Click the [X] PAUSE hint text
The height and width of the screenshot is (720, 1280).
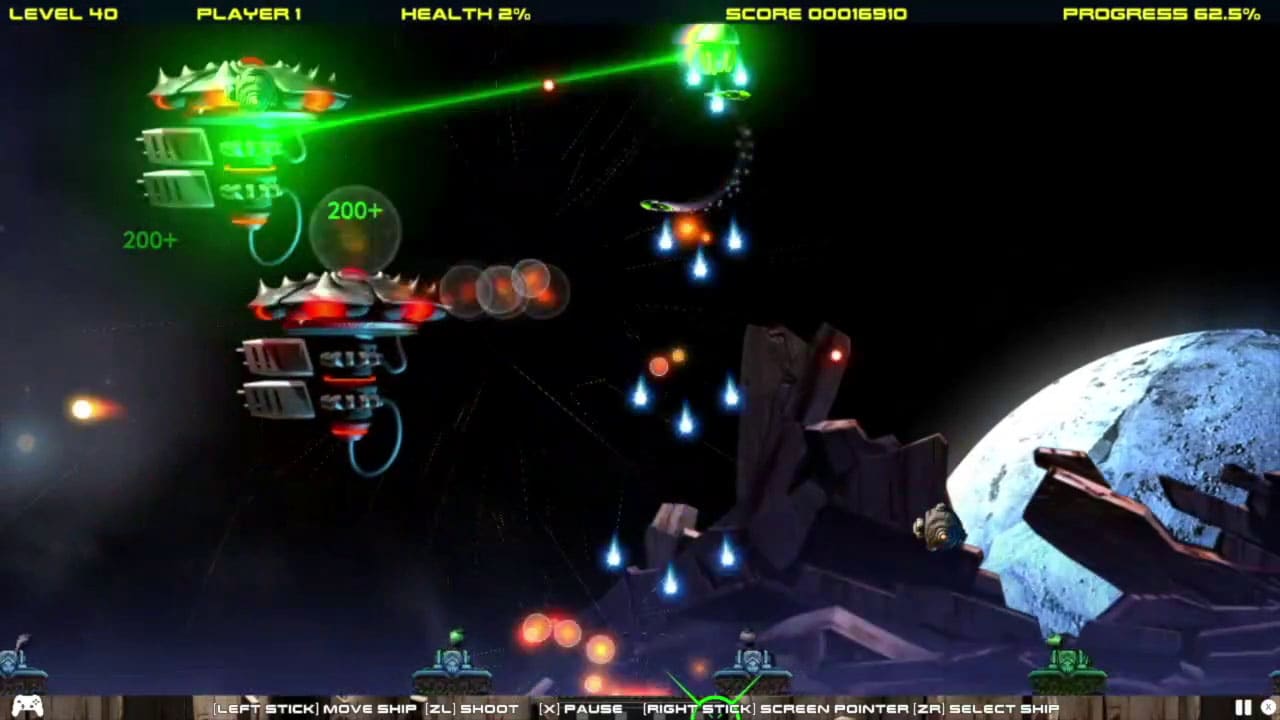pyautogui.click(x=580, y=707)
